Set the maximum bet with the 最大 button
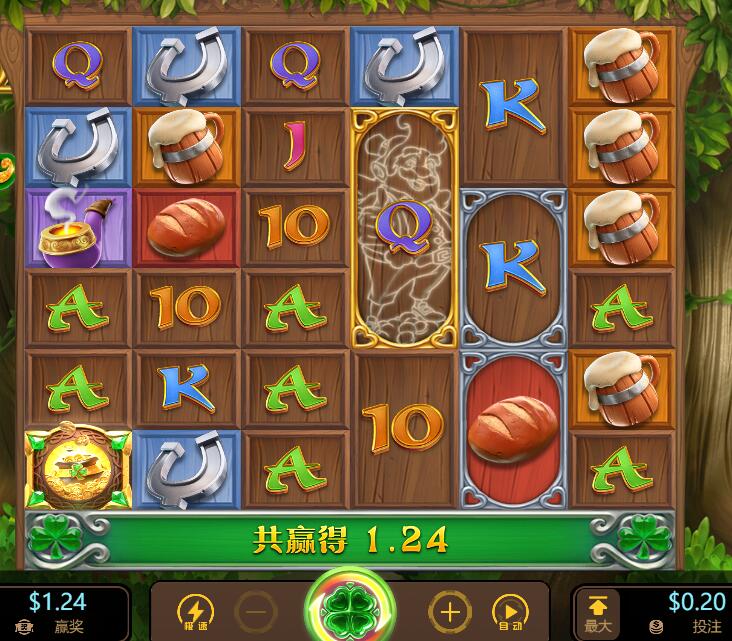The width and height of the screenshot is (732, 641). [598, 611]
